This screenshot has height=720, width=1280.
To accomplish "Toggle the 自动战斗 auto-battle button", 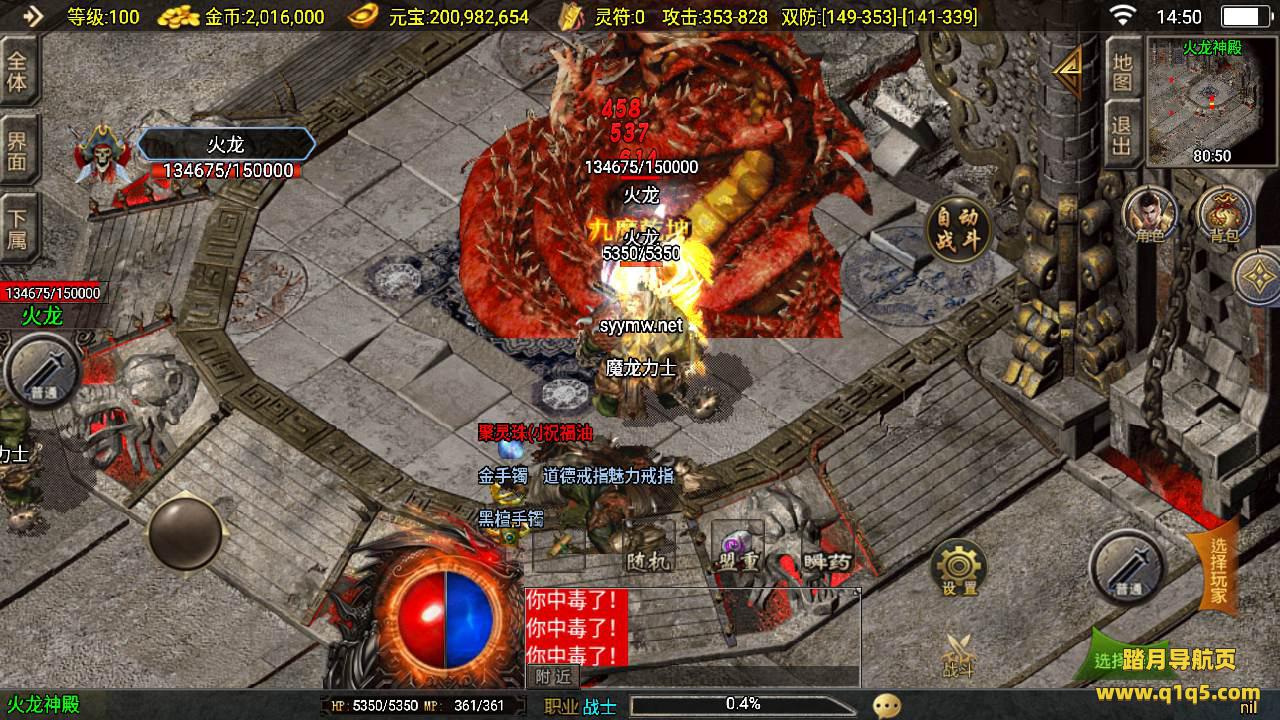I will click(x=958, y=228).
